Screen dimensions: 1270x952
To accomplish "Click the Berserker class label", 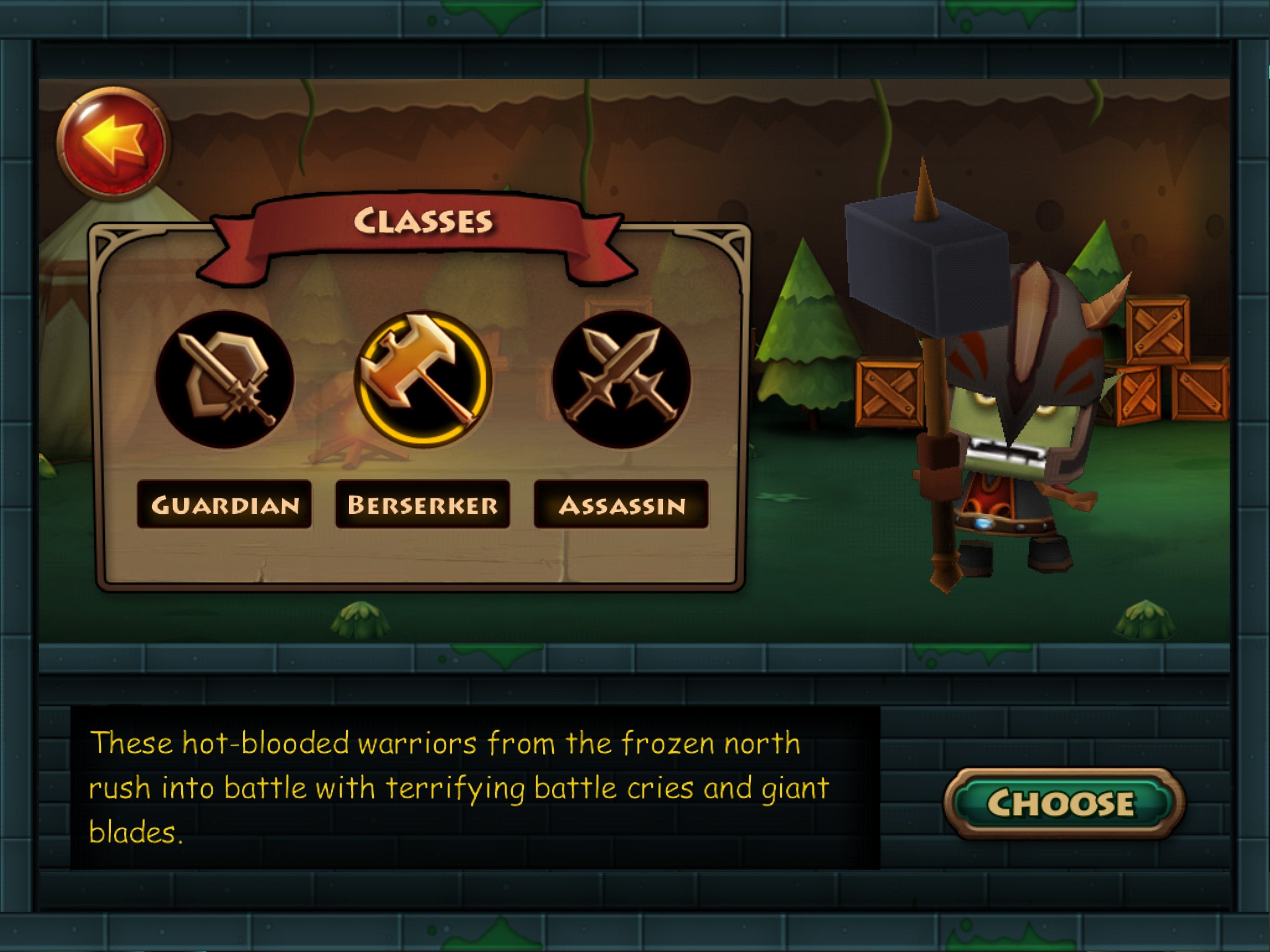I will click(423, 505).
